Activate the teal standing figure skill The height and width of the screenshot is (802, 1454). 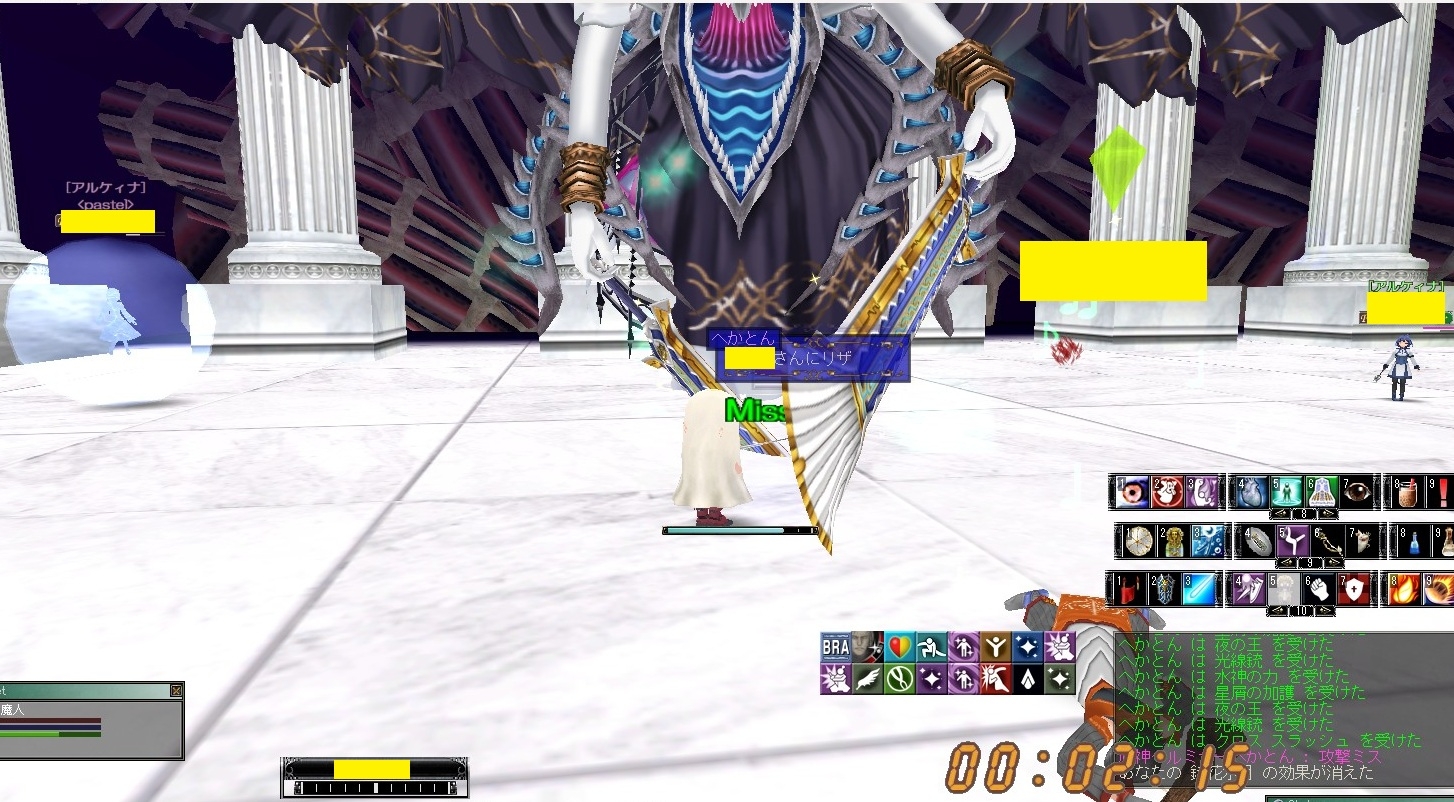(1288, 492)
